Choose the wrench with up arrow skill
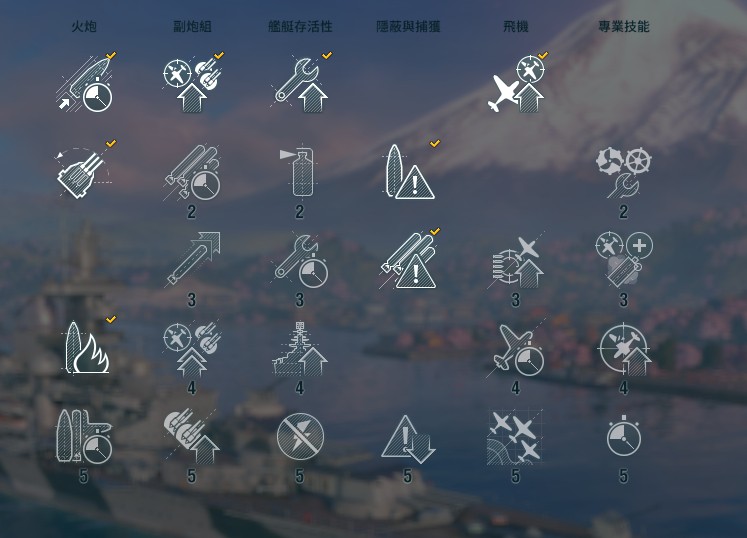 point(300,84)
